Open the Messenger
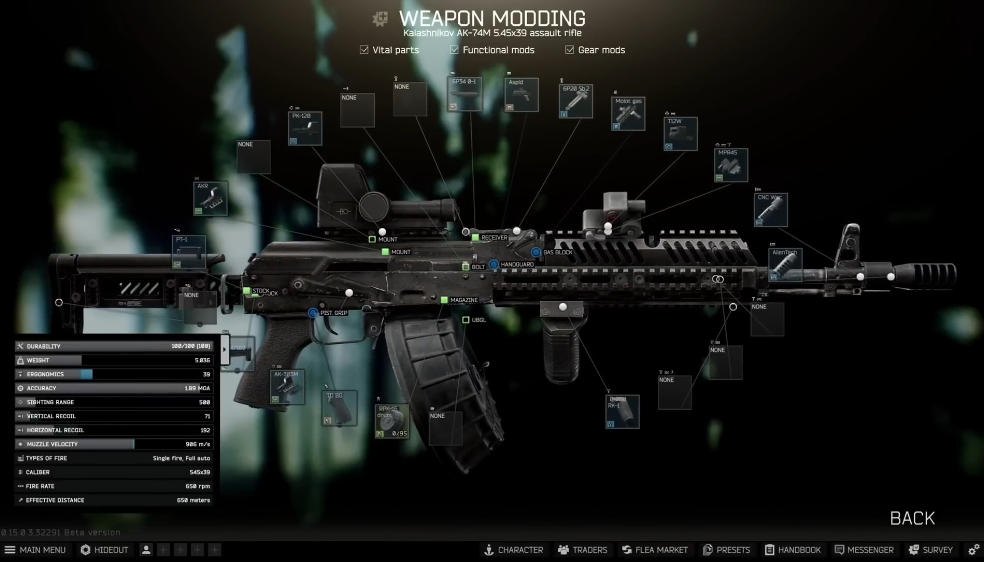This screenshot has width=984, height=562. (x=864, y=550)
